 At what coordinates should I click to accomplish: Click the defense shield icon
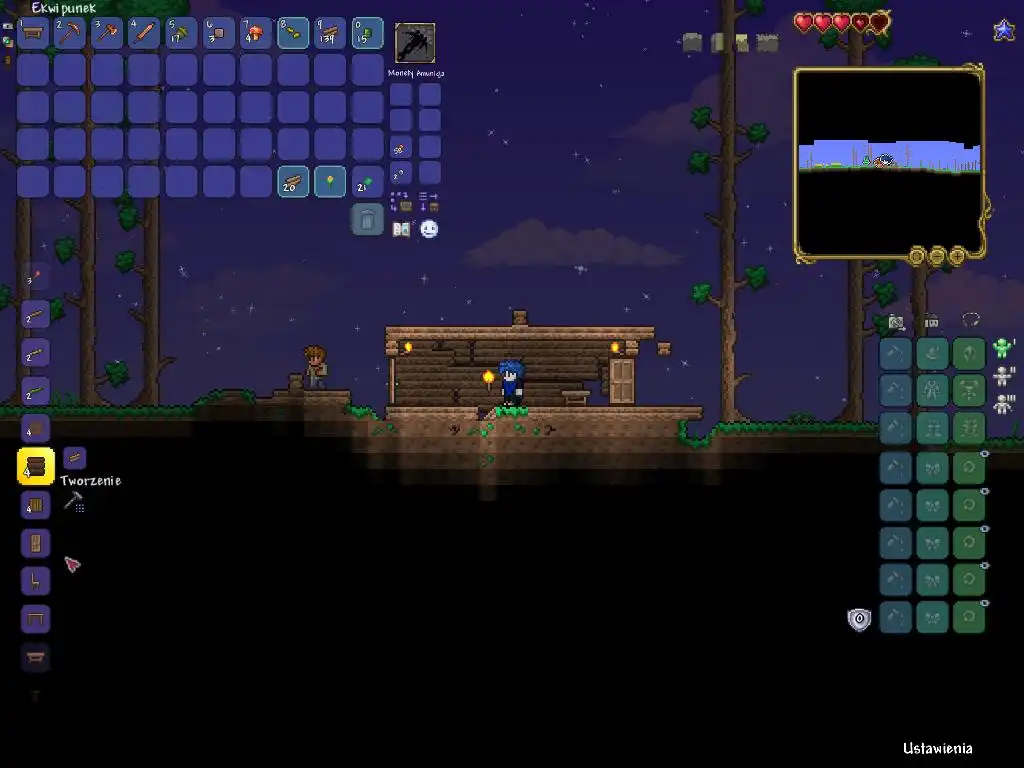pyautogui.click(x=859, y=619)
